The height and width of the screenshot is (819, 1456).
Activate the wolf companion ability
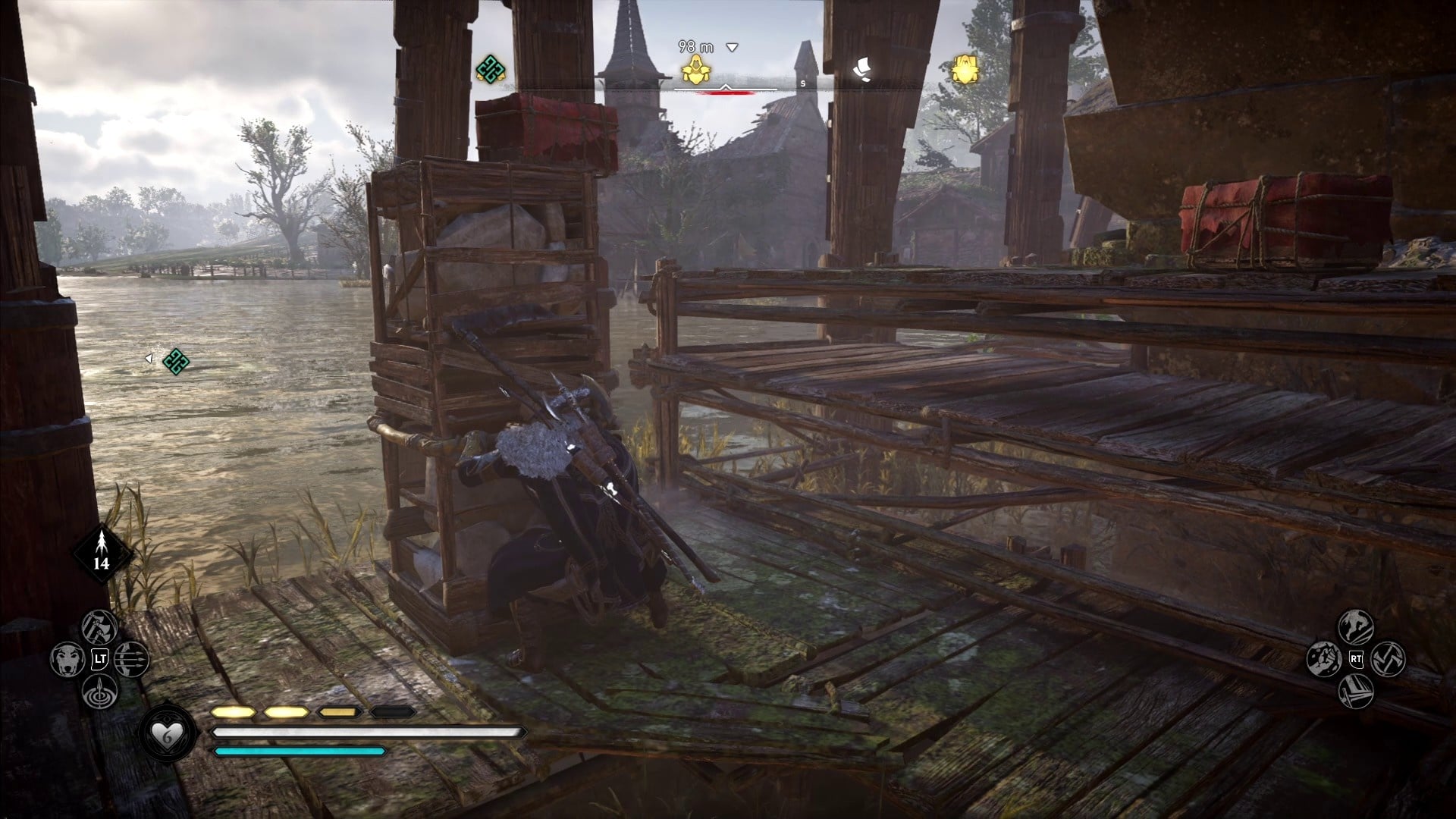click(x=67, y=660)
